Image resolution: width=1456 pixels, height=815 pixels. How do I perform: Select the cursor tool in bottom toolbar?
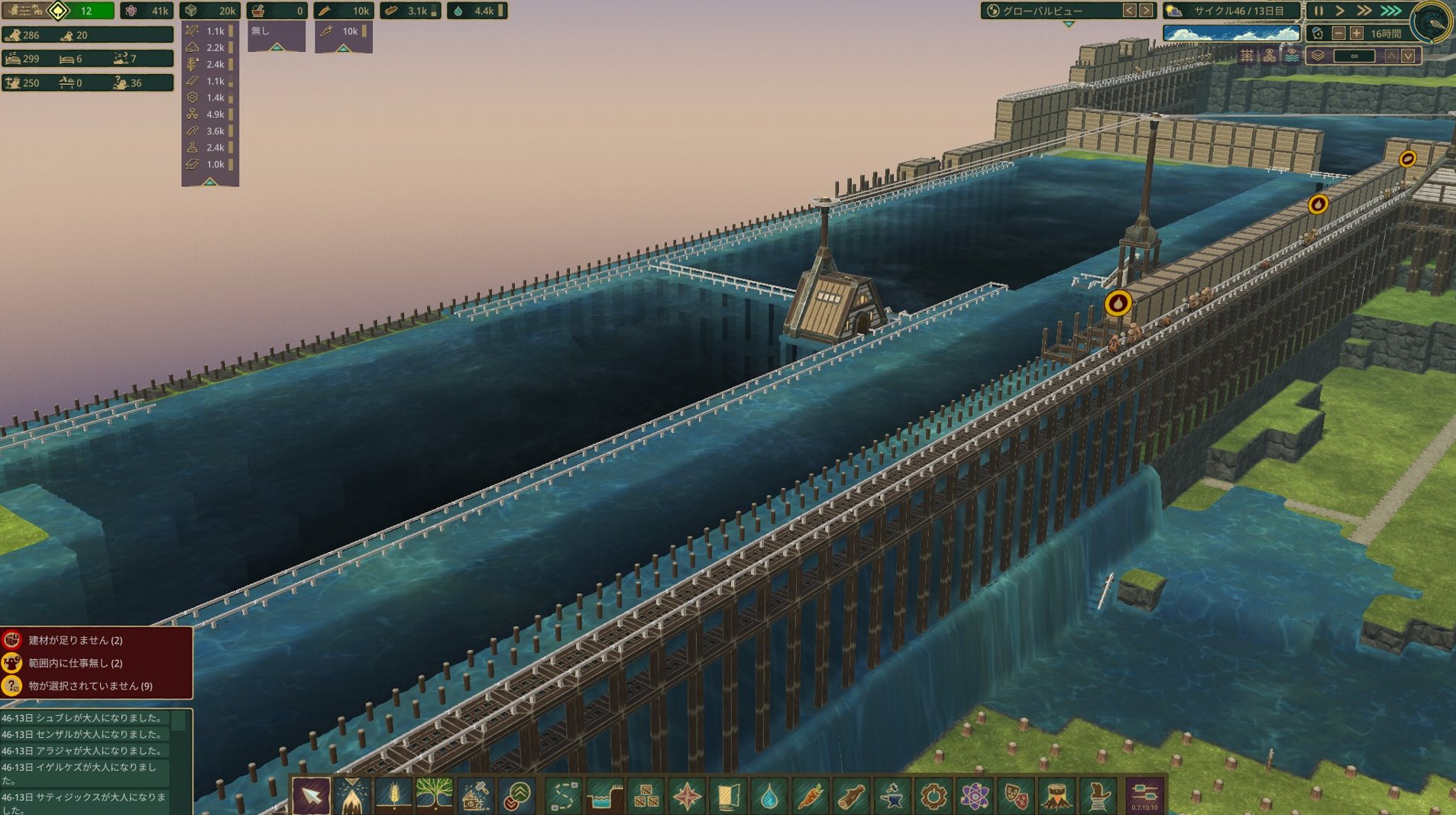coord(311,796)
